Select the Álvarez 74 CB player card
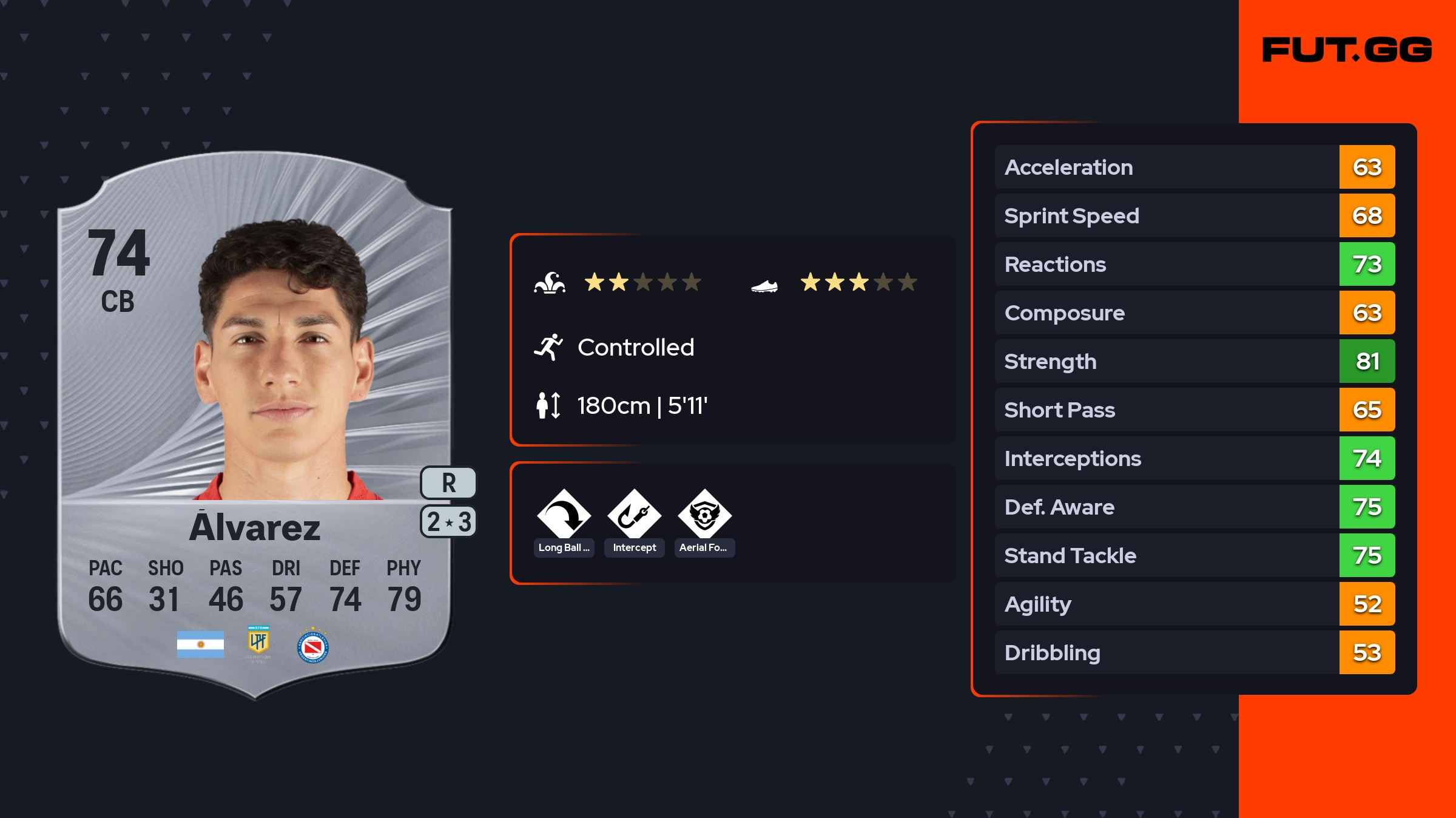Image resolution: width=1456 pixels, height=818 pixels. click(255, 425)
